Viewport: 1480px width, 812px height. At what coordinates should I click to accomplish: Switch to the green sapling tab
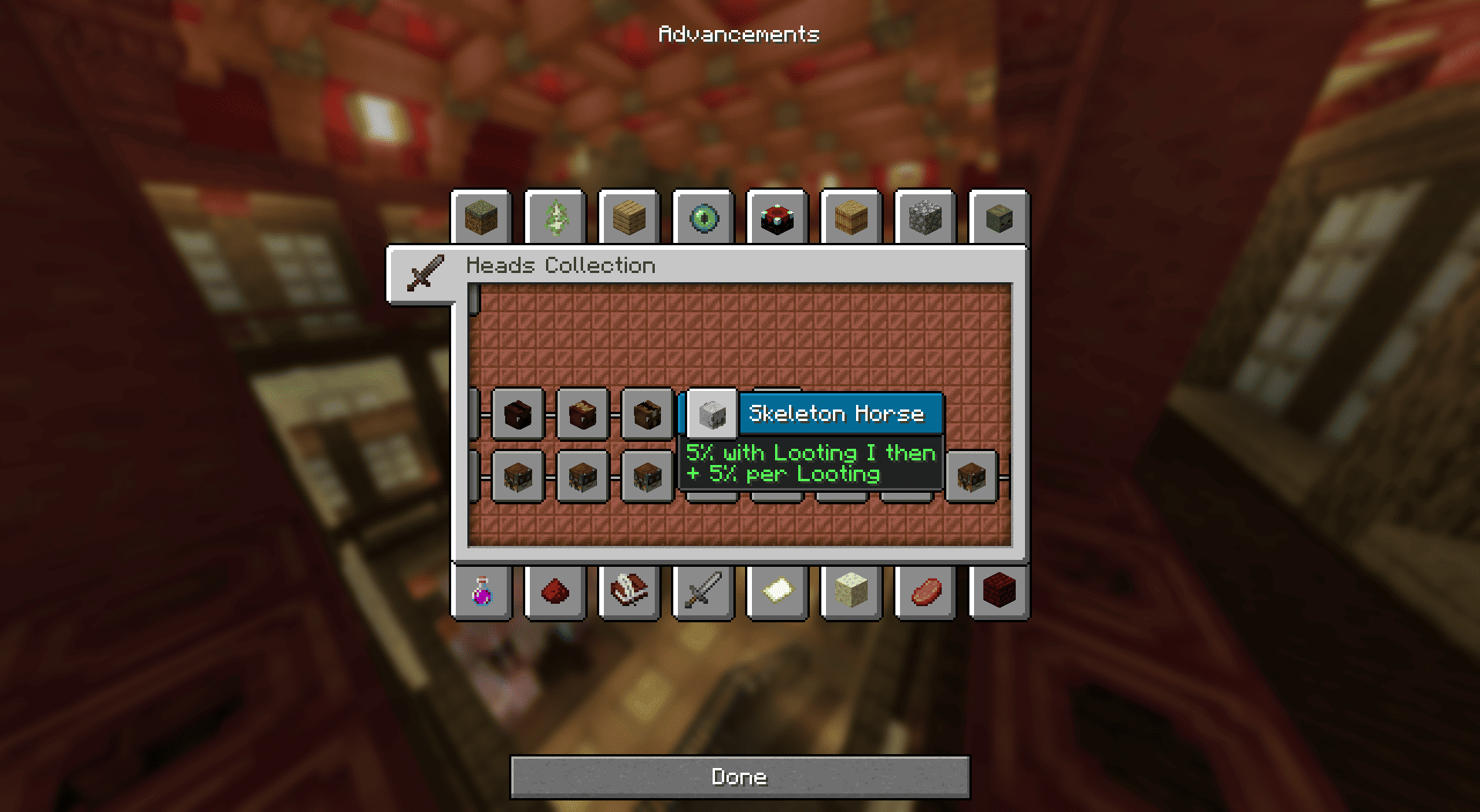click(x=555, y=218)
